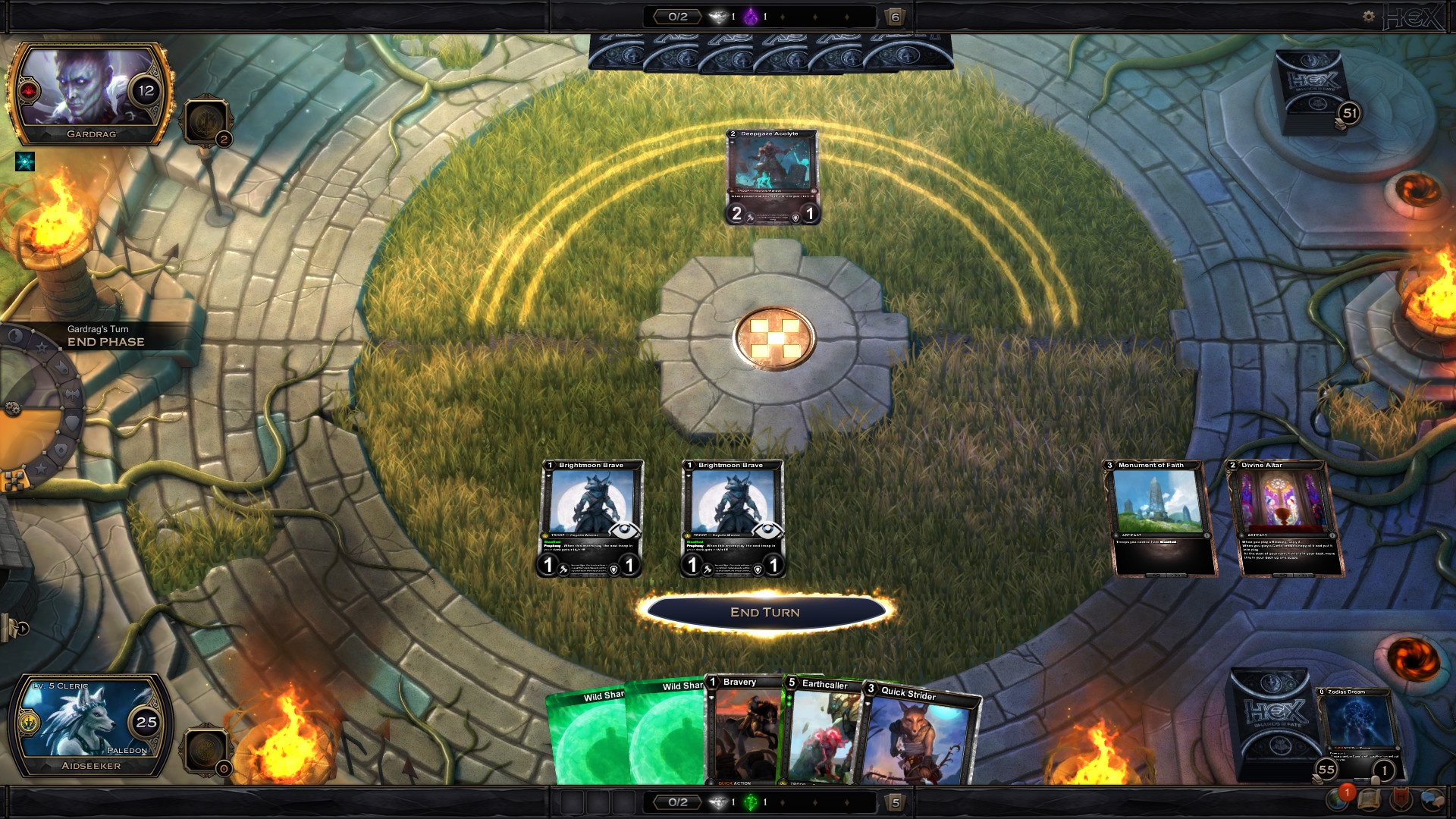Click the gears icon at center of phase wheel

(13, 408)
